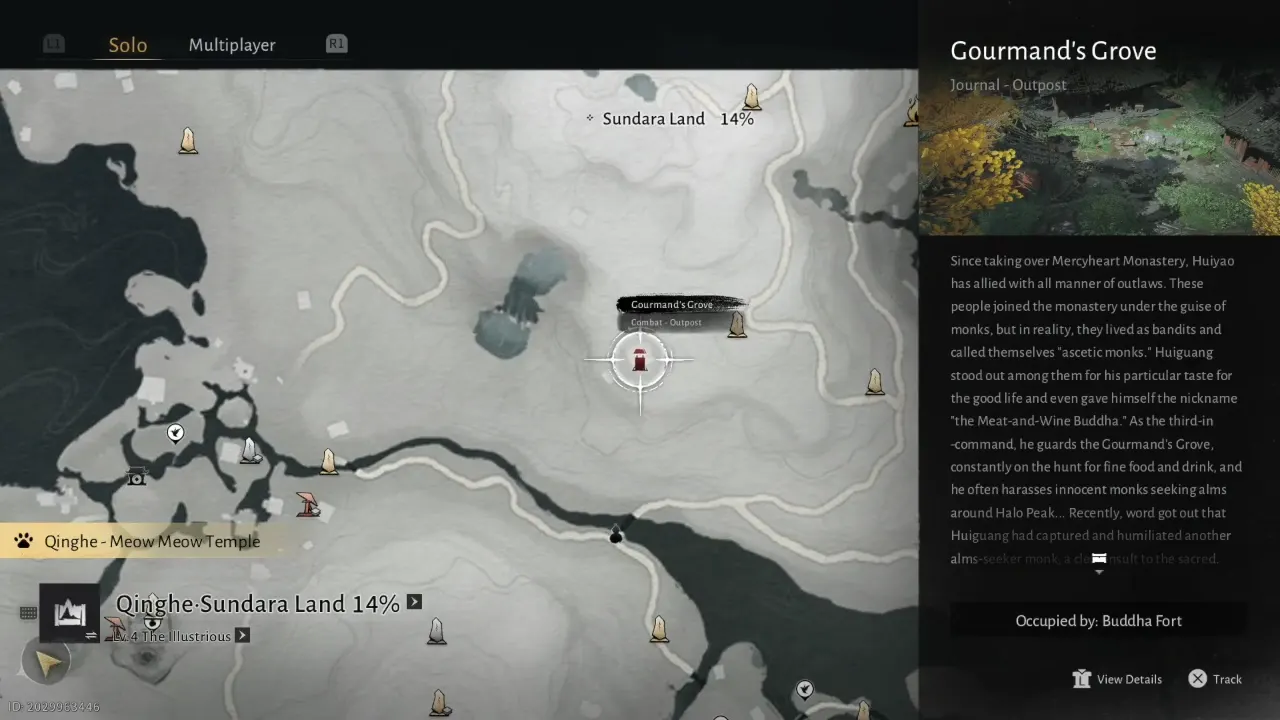Open the Lv.4 The Illustrious arrow
The height and width of the screenshot is (720, 1280).
click(x=242, y=635)
